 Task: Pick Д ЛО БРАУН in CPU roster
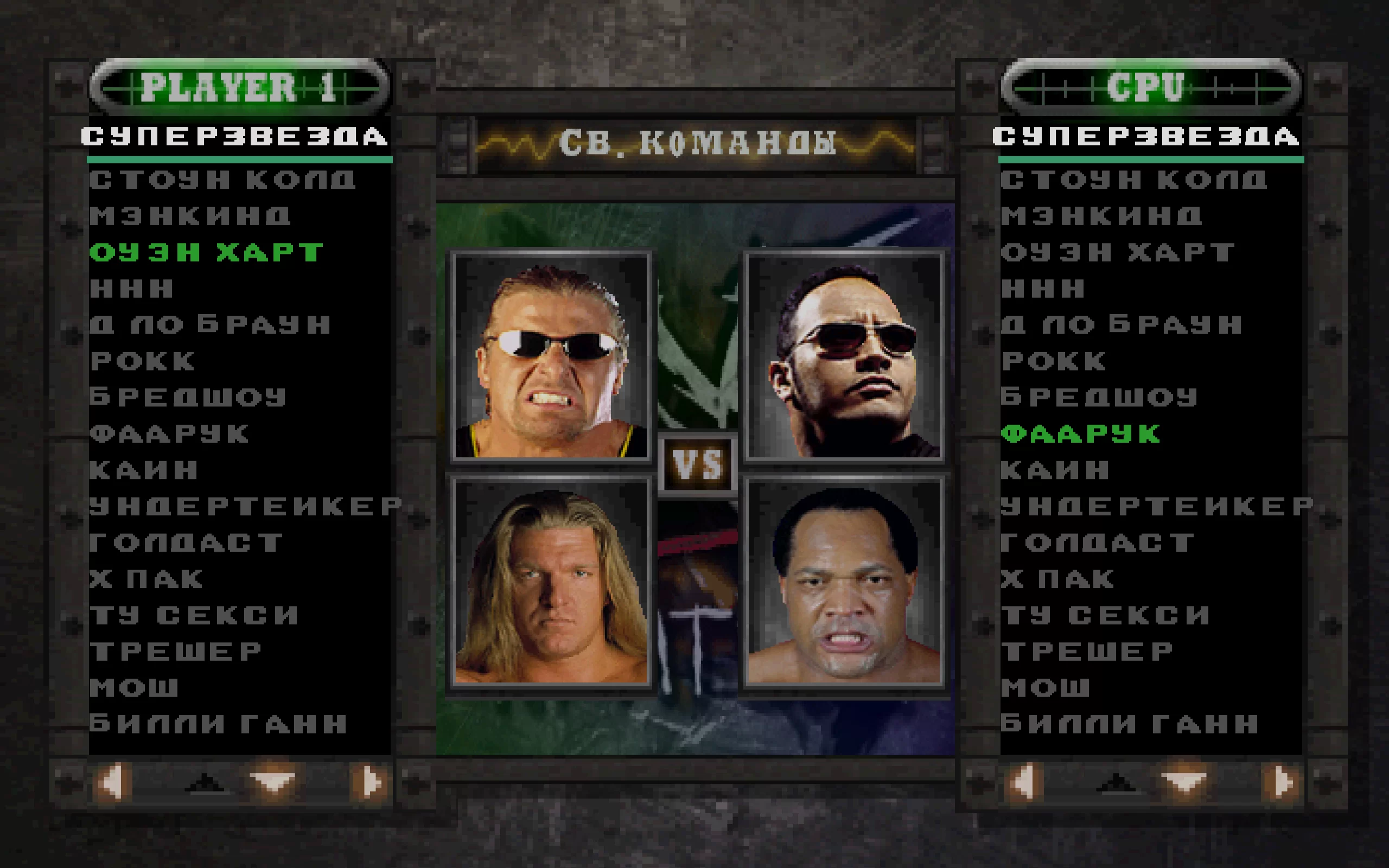pos(1121,325)
